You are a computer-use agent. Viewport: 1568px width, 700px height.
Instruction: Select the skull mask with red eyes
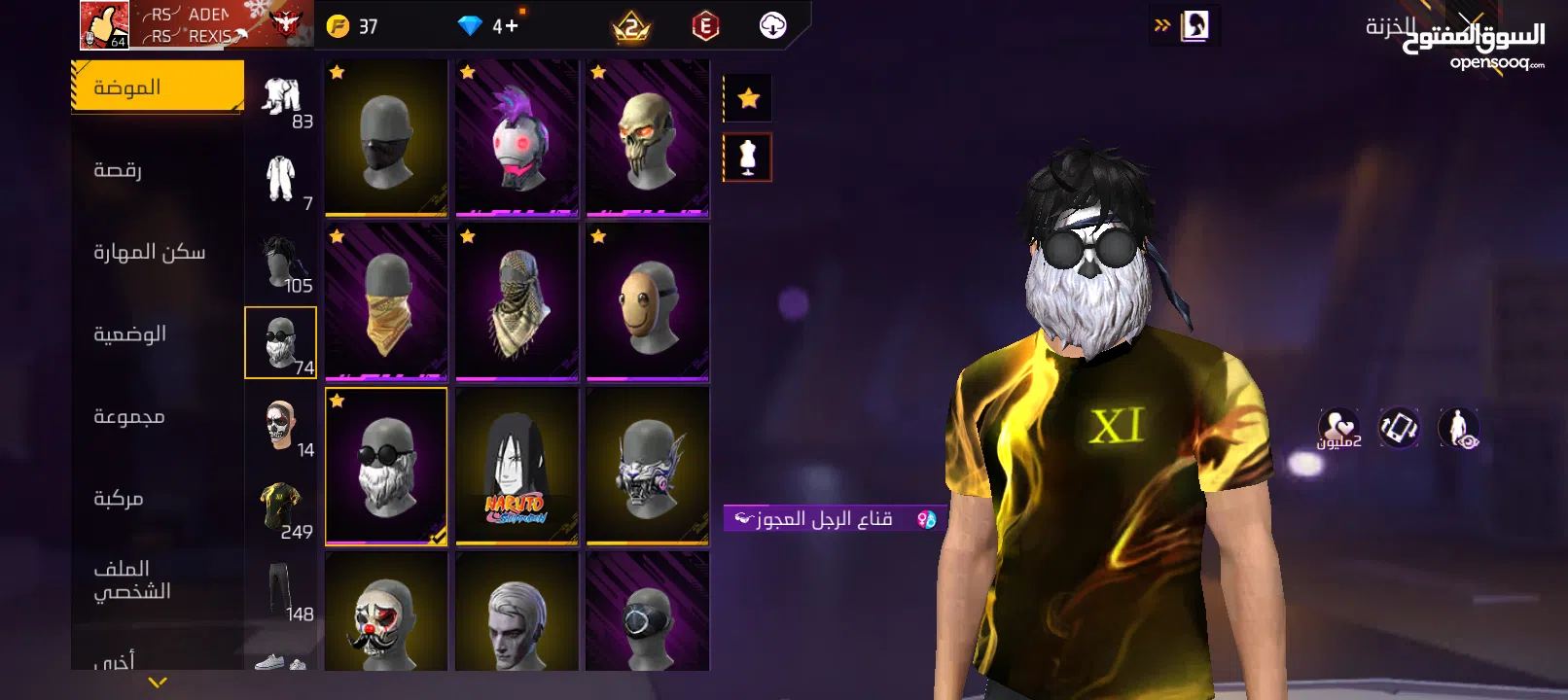[648, 138]
